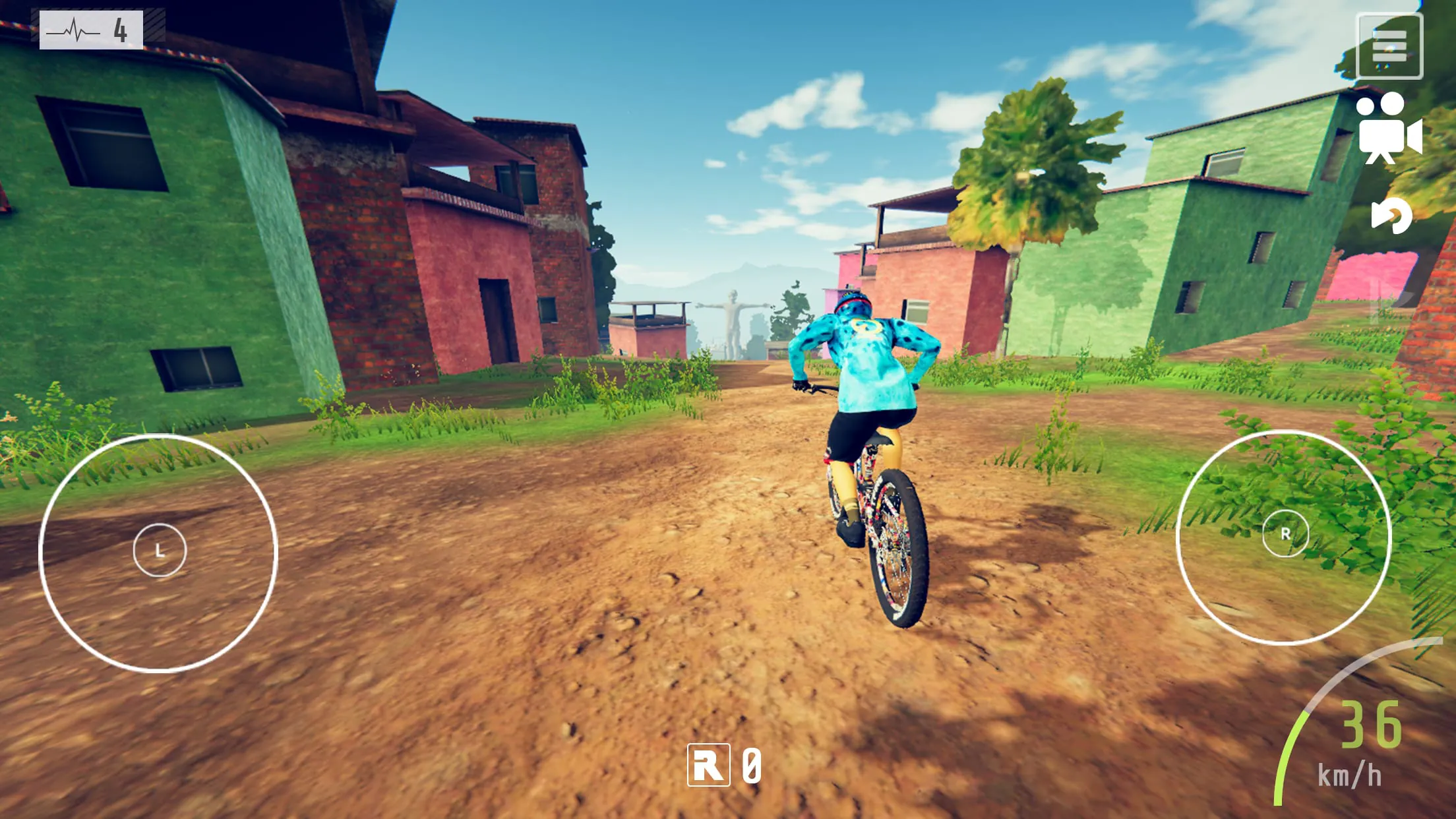
Task: Click the crash counter pulse icon
Action: point(73,29)
